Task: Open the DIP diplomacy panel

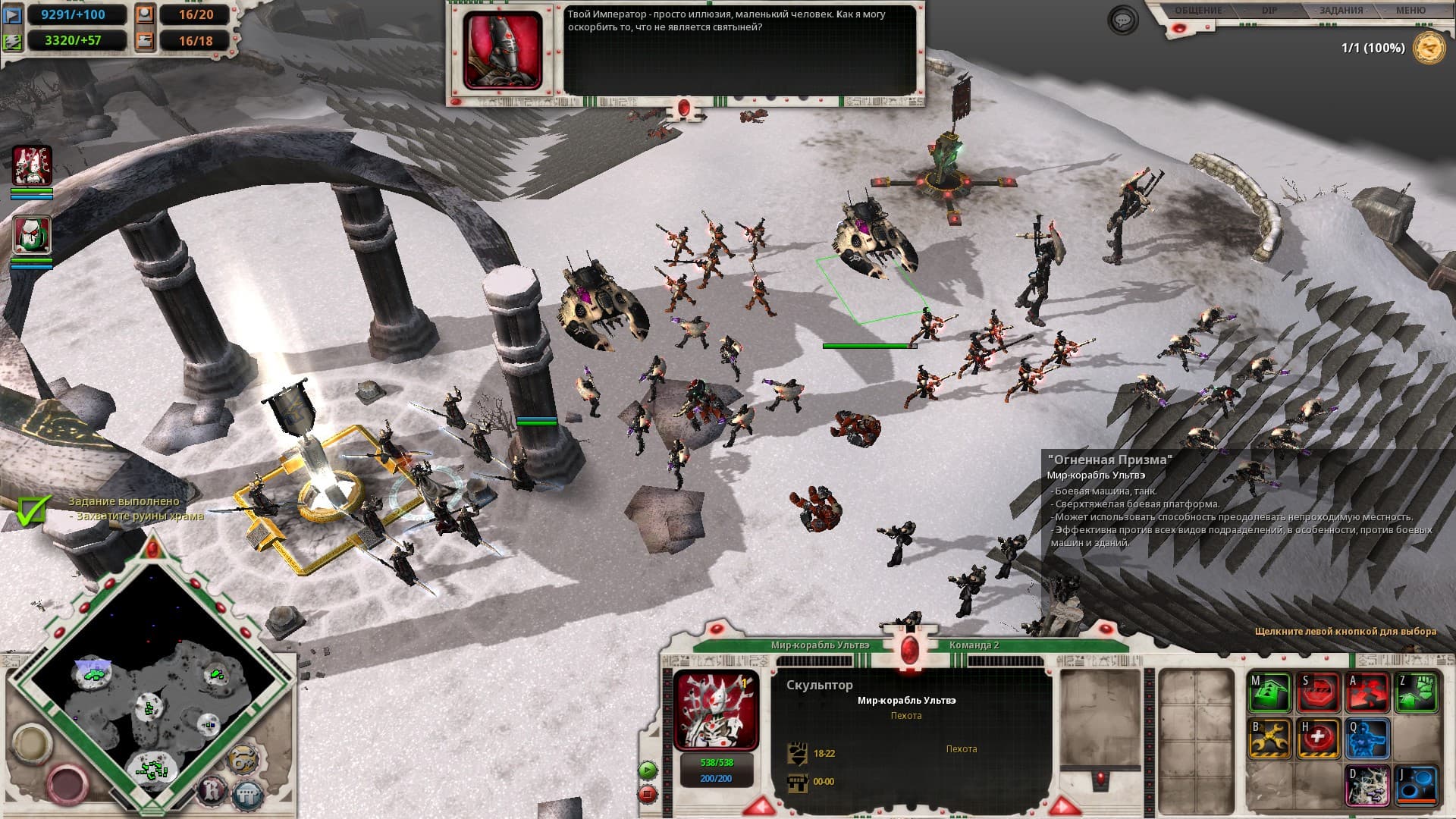Action: pyautogui.click(x=1269, y=11)
